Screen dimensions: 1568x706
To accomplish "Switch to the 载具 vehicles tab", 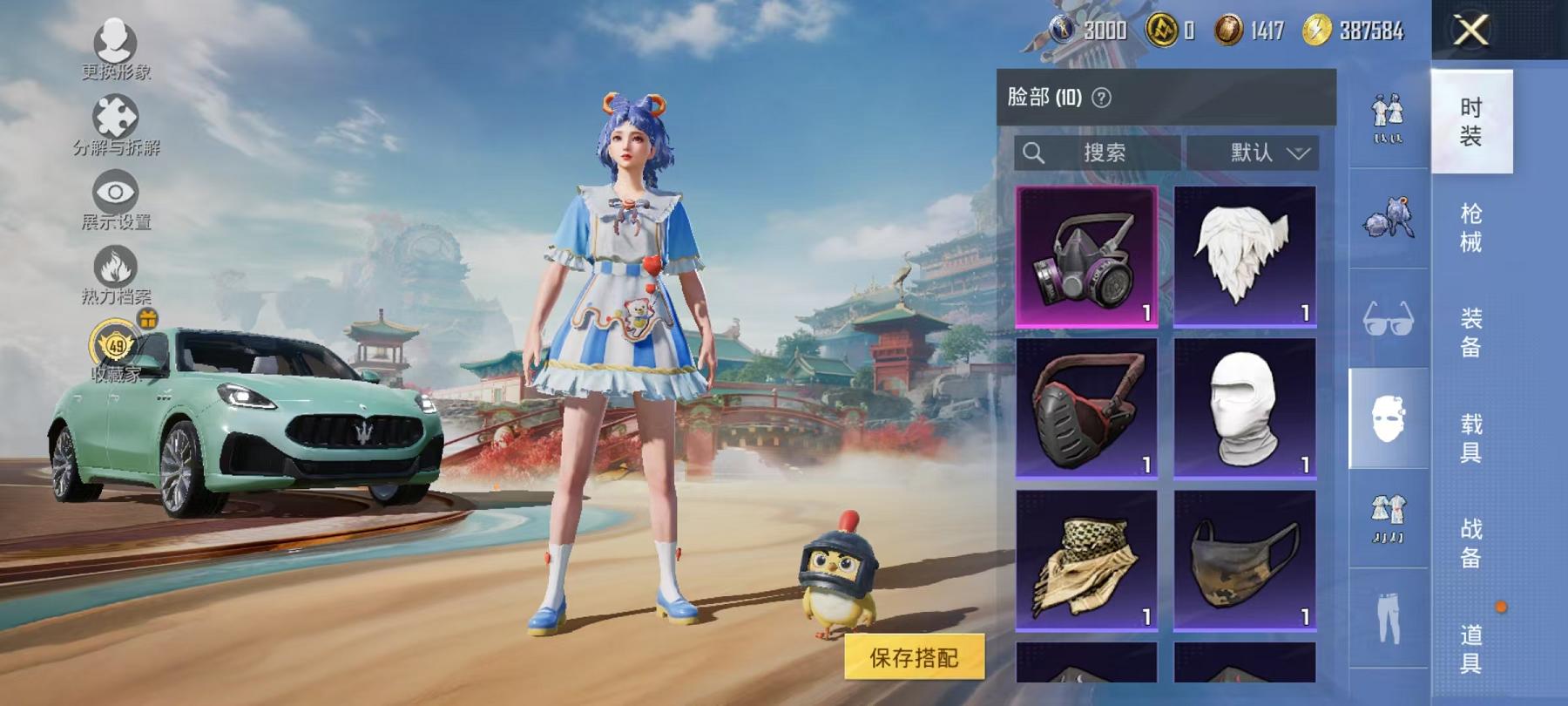I will [x=1472, y=436].
